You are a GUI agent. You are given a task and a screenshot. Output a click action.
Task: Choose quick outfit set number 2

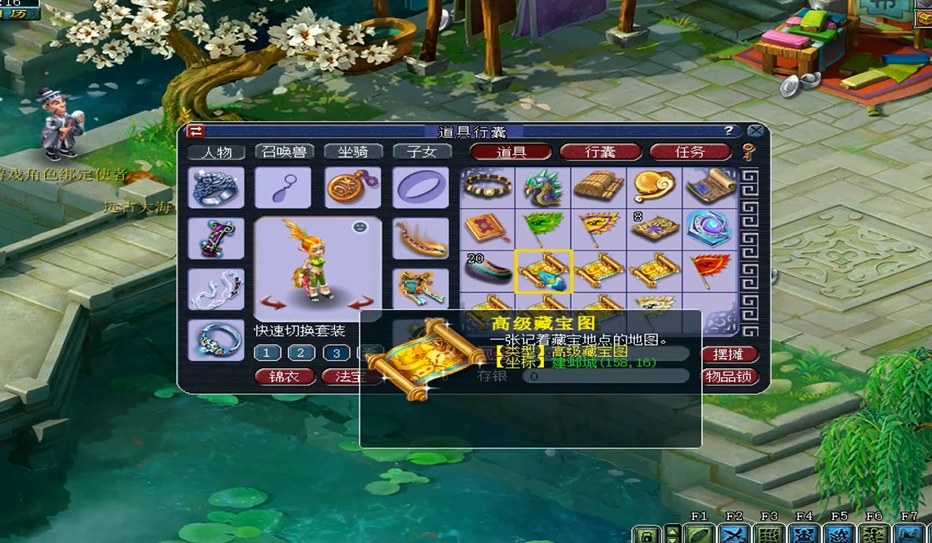click(301, 353)
